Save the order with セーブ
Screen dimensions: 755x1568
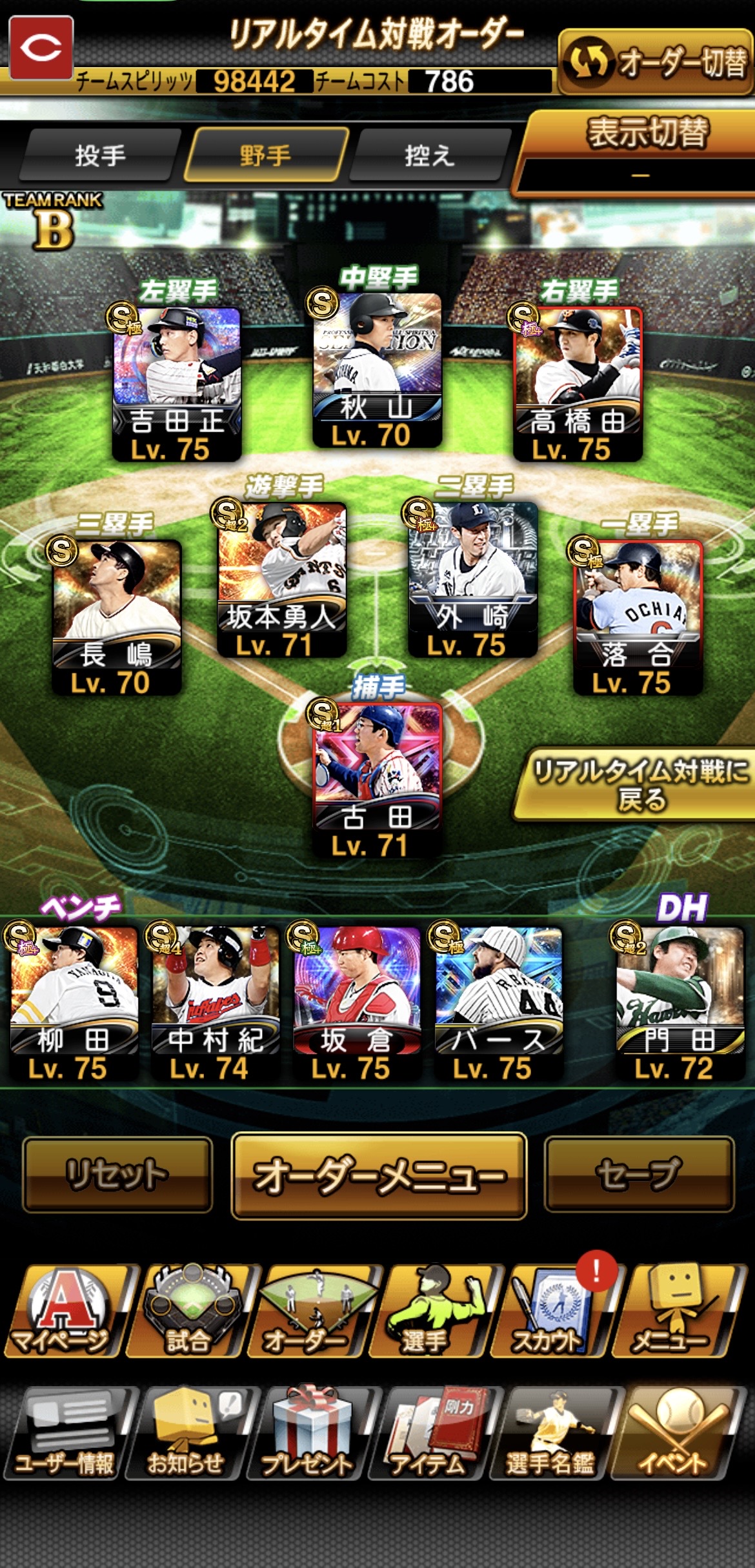(639, 1174)
